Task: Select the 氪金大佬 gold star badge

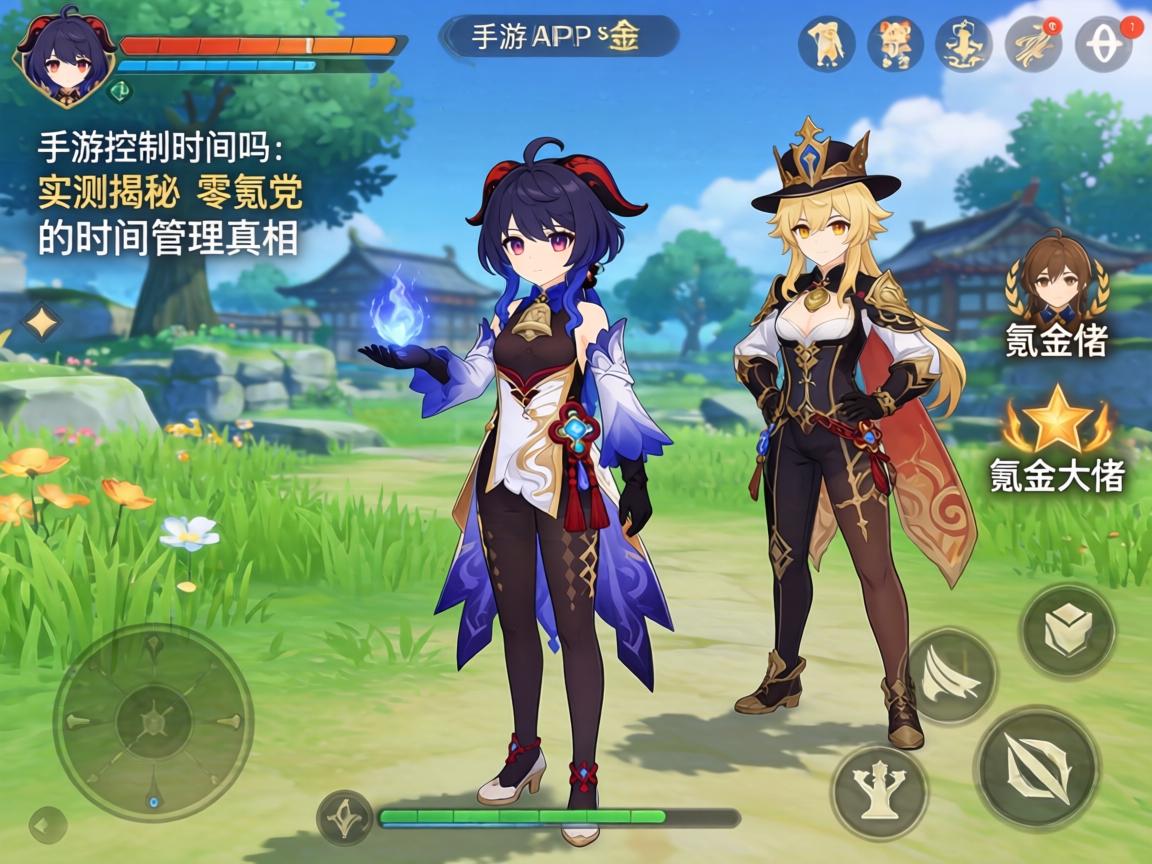Action: click(x=1056, y=425)
